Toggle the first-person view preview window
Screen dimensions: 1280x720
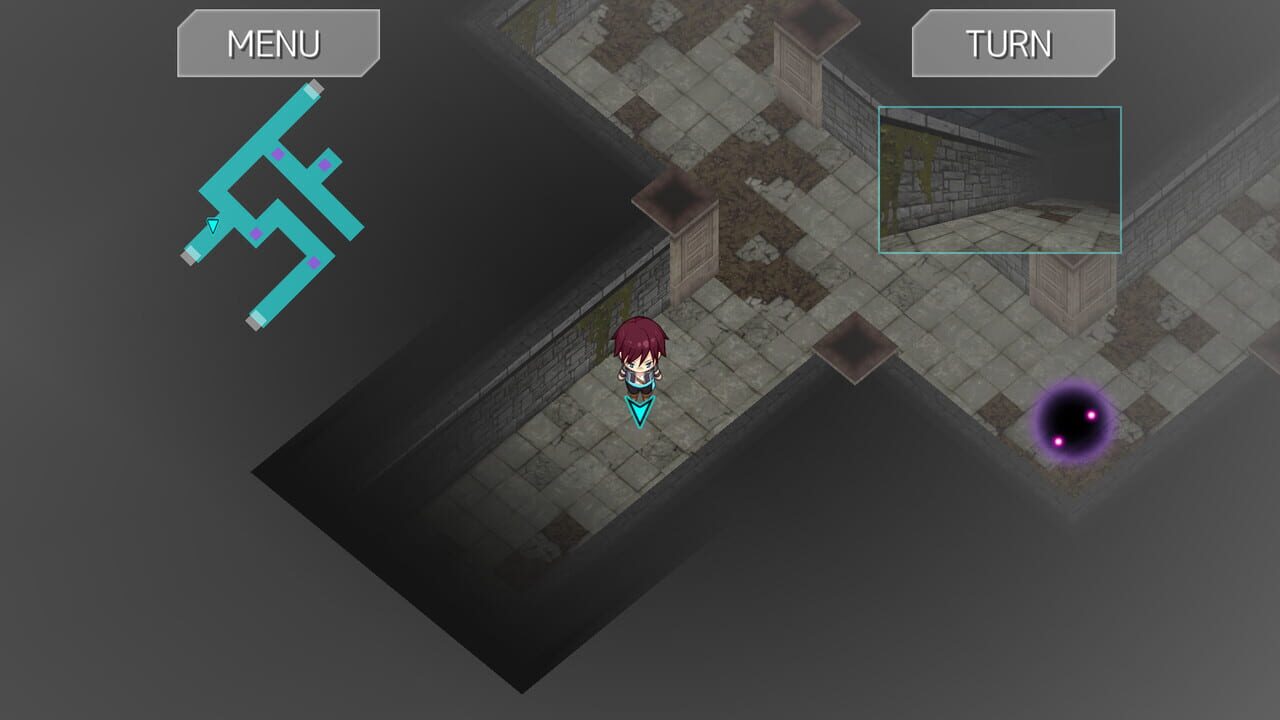(999, 178)
